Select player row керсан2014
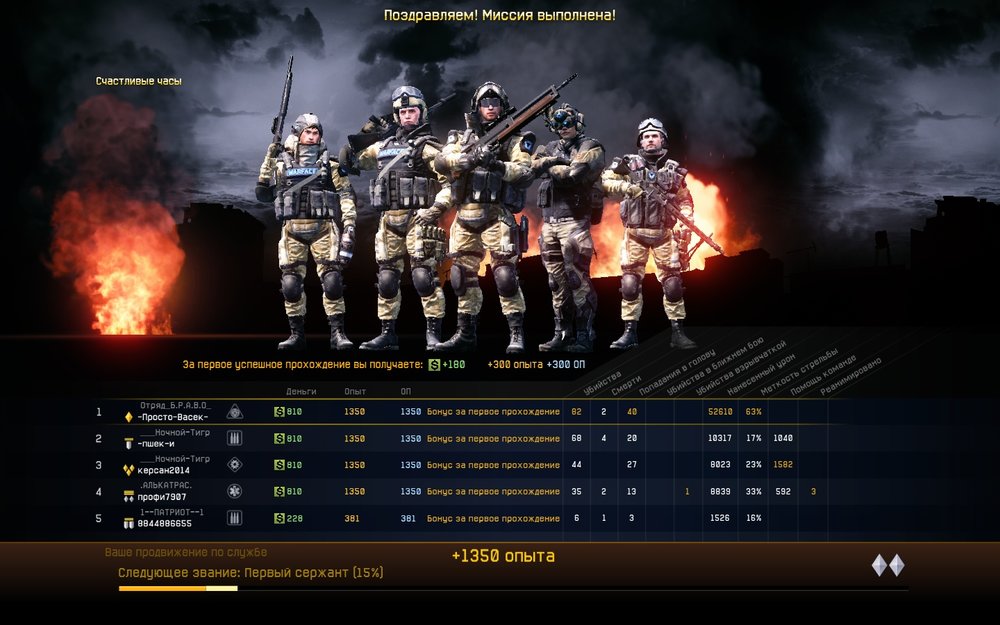The width and height of the screenshot is (1000, 625). click(163, 470)
